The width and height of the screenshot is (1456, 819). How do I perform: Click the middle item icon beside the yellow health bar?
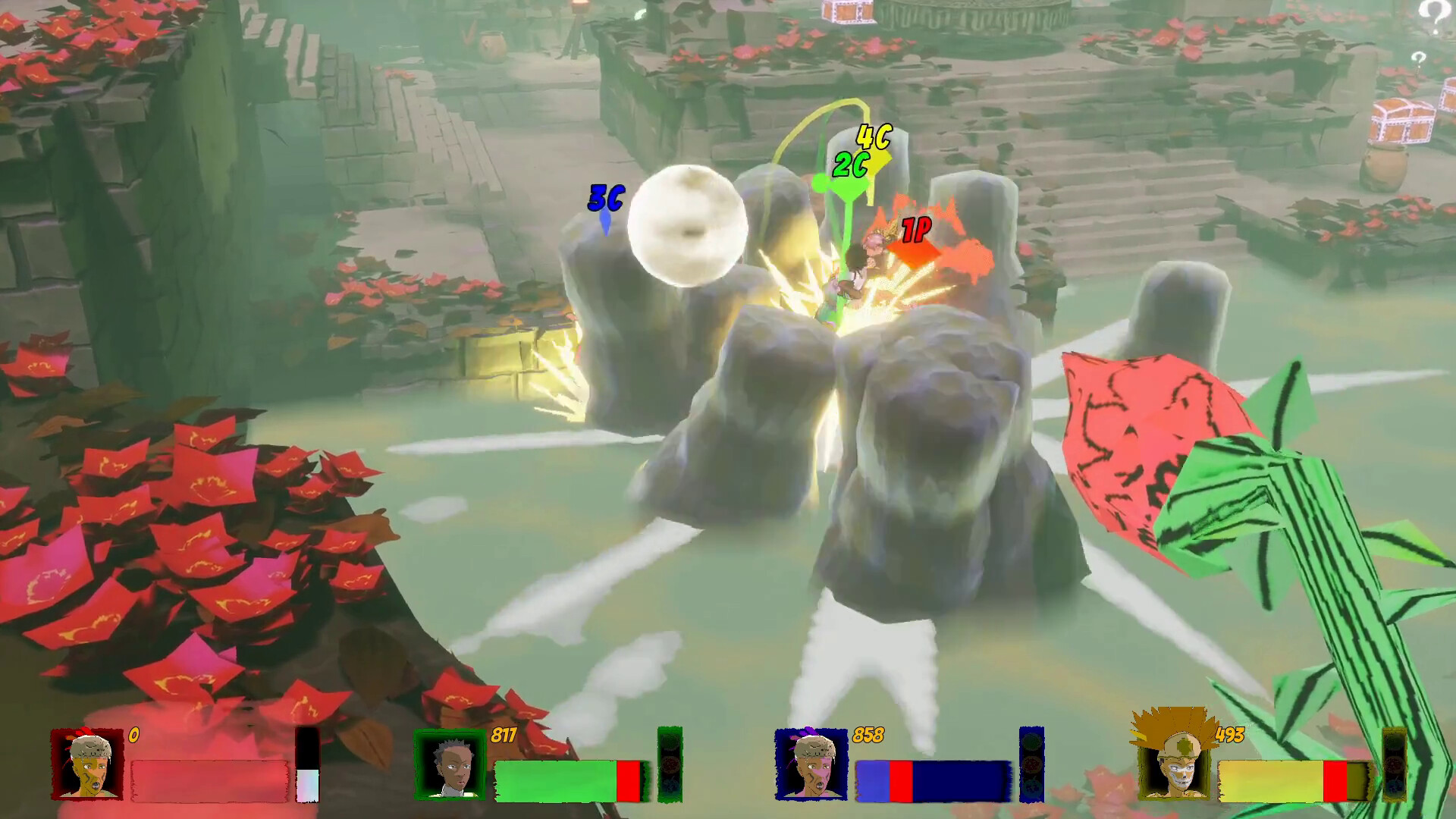(x=1395, y=766)
